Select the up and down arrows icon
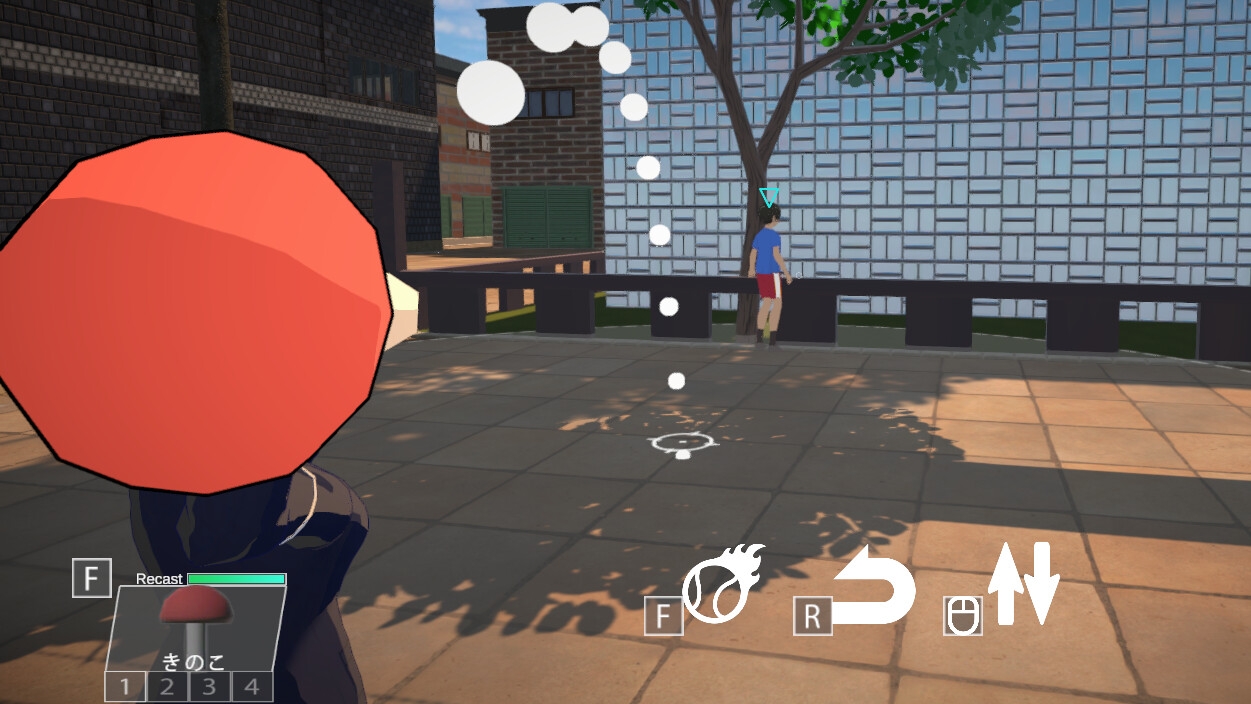Screen dimensions: 1251x704 (1023, 584)
